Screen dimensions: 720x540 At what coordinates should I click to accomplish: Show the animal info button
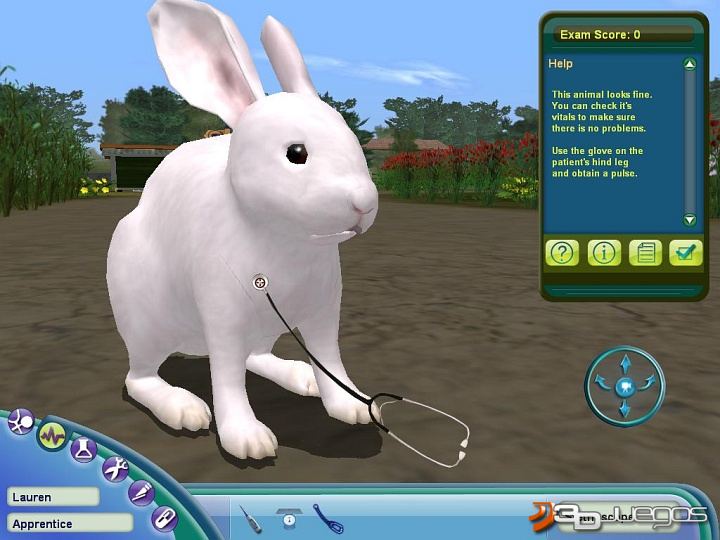tap(604, 252)
